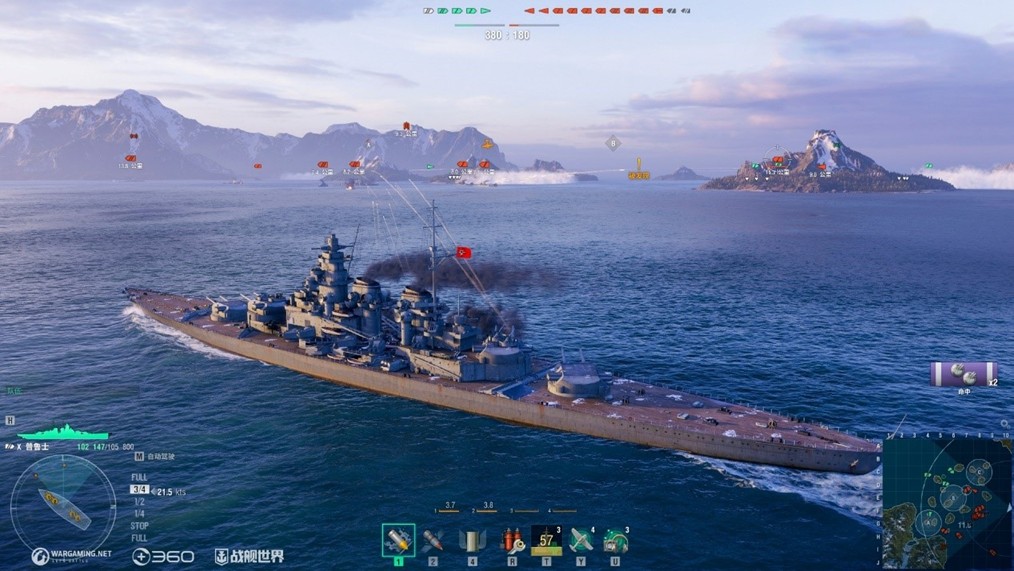Screen dimensions: 1014x571
Task: Select the 3/4 speed setting
Action: pyautogui.click(x=139, y=490)
